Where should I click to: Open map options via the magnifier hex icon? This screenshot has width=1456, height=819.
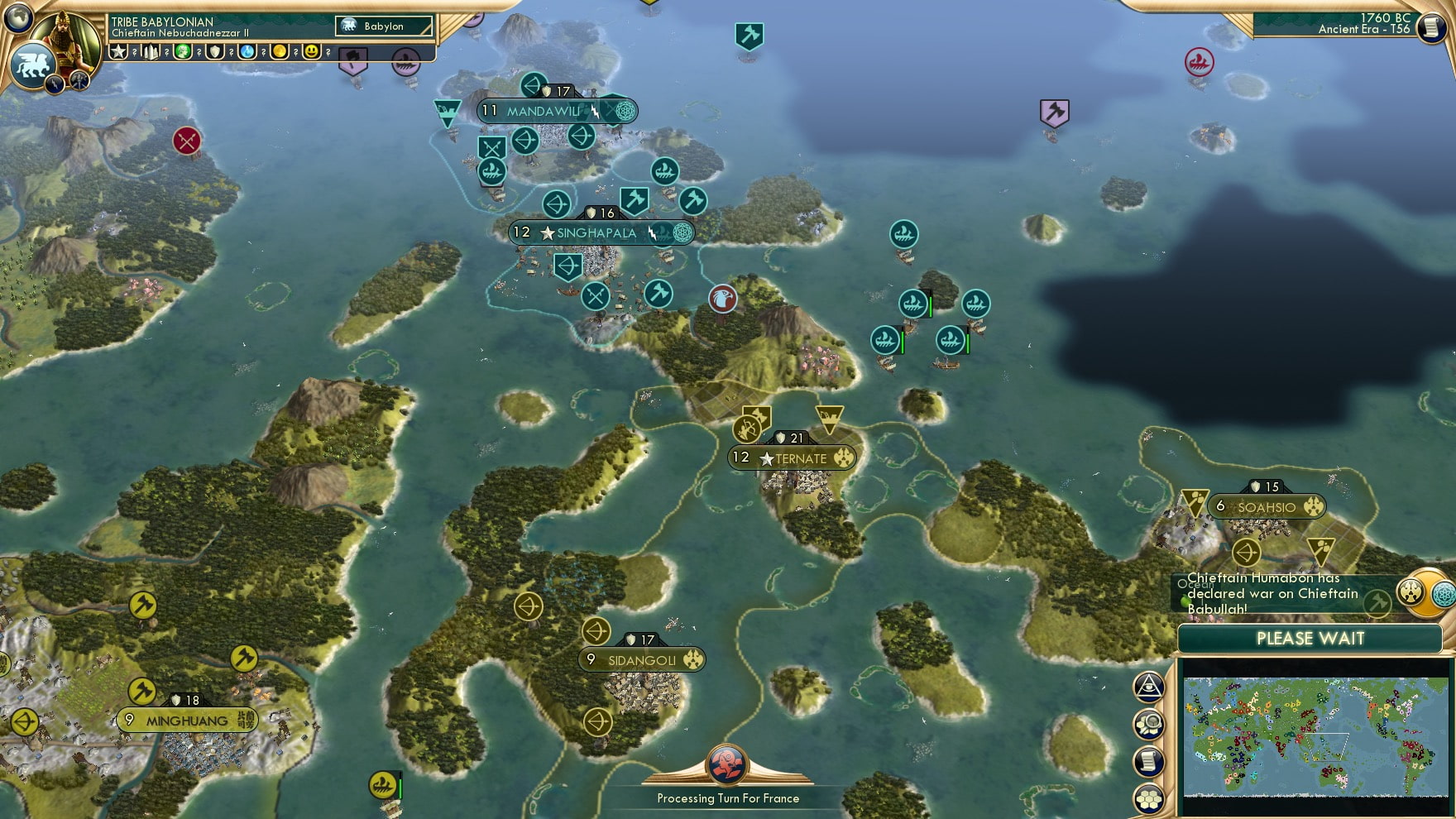(1148, 724)
